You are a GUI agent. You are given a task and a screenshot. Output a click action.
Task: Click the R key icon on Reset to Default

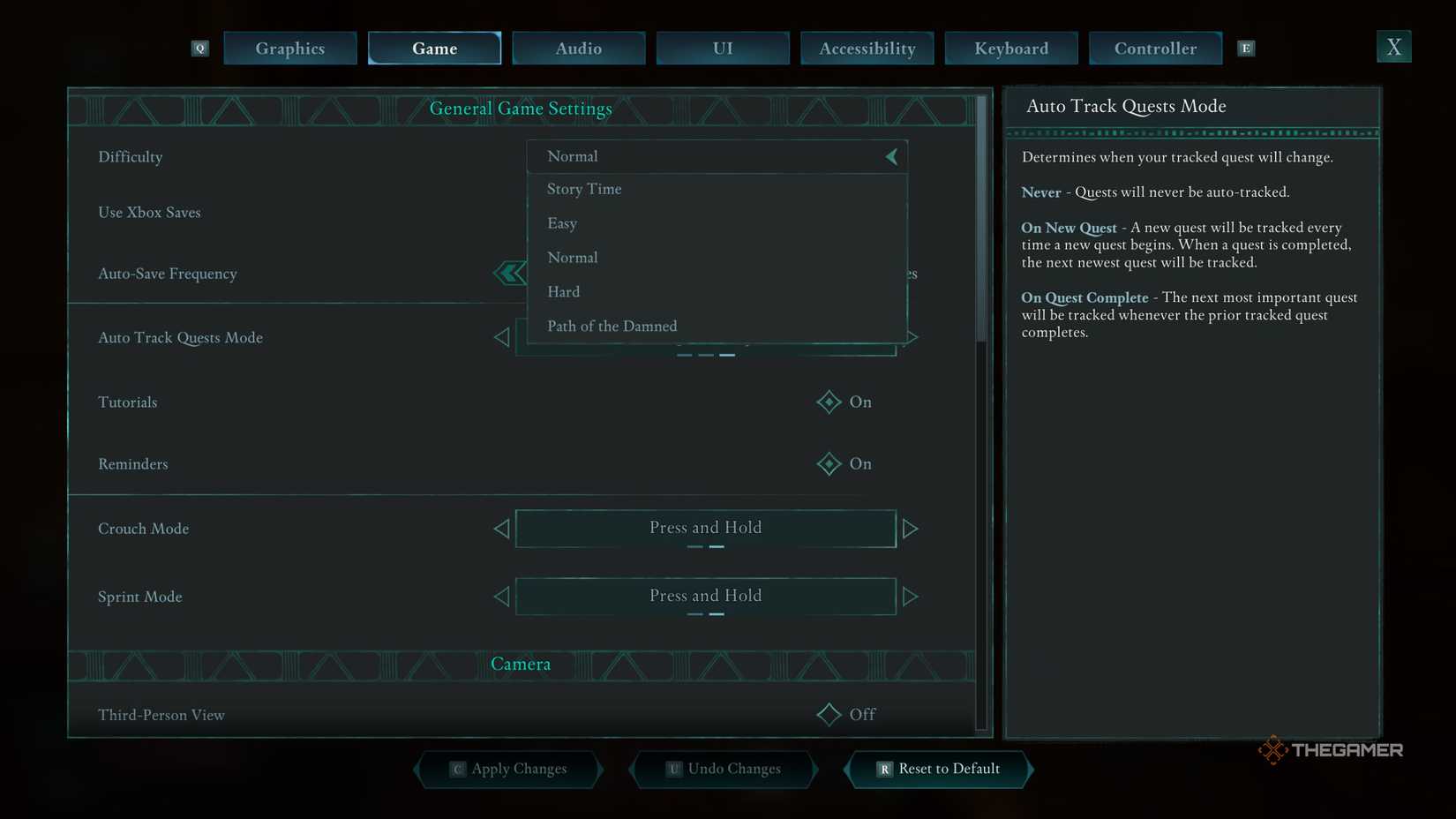[883, 769]
